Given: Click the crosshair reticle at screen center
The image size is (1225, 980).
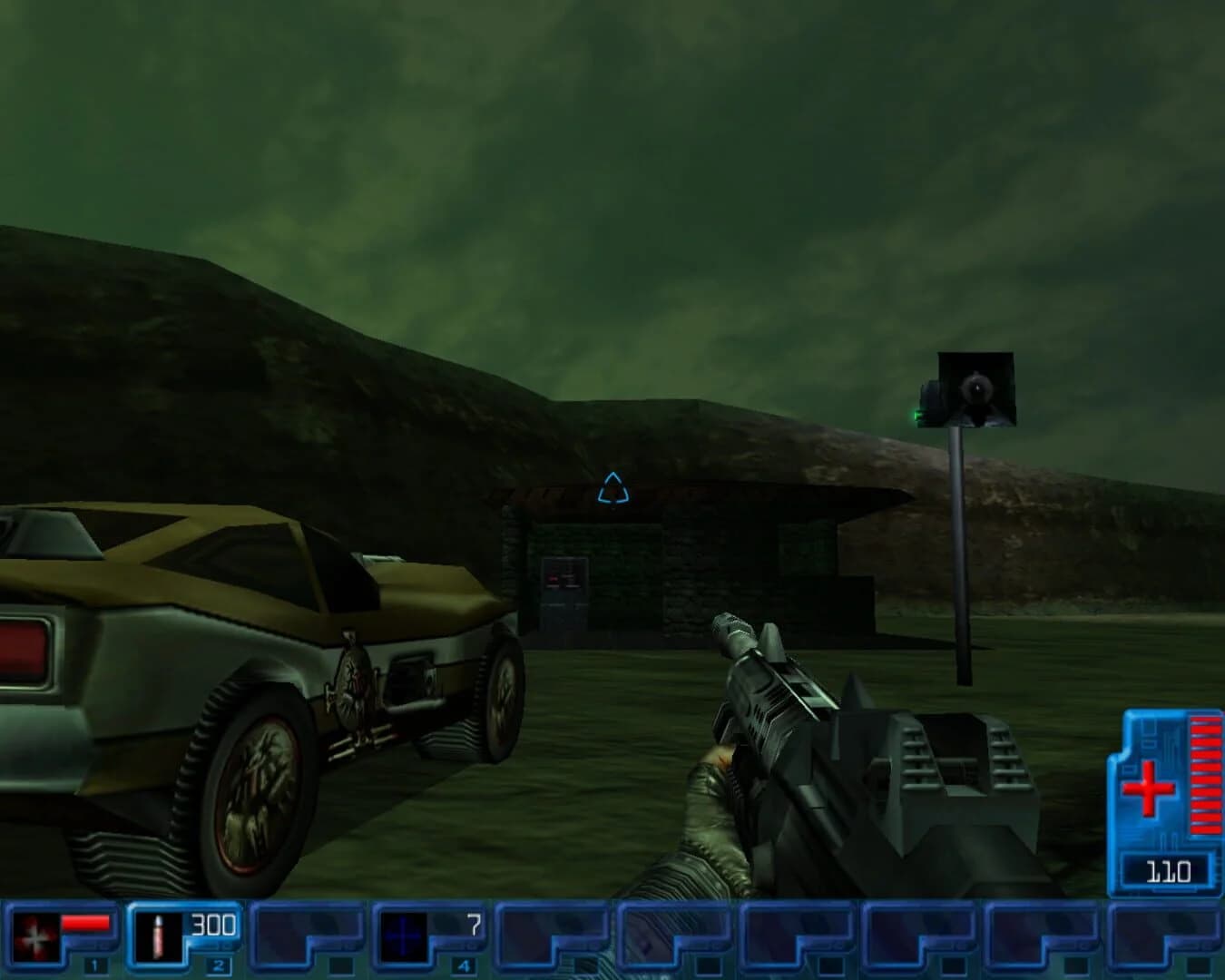Looking at the screenshot, I should [x=615, y=490].
